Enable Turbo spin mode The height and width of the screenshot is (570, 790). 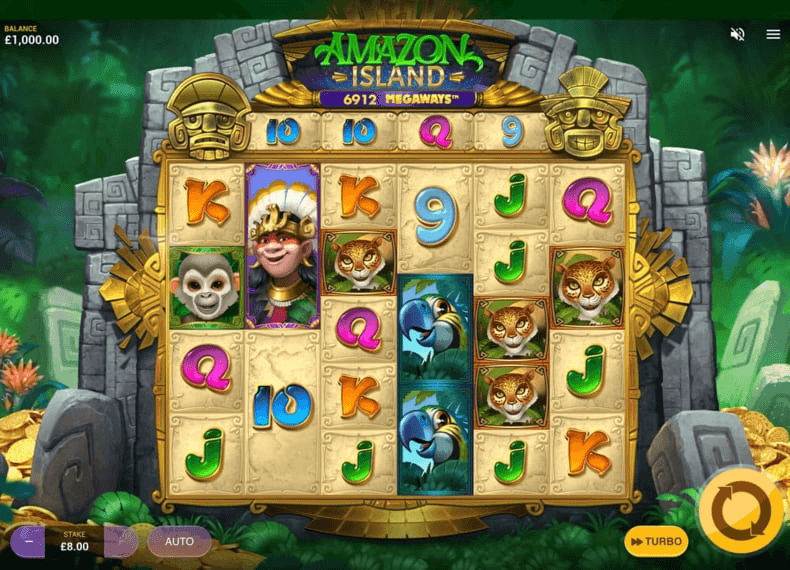click(656, 541)
